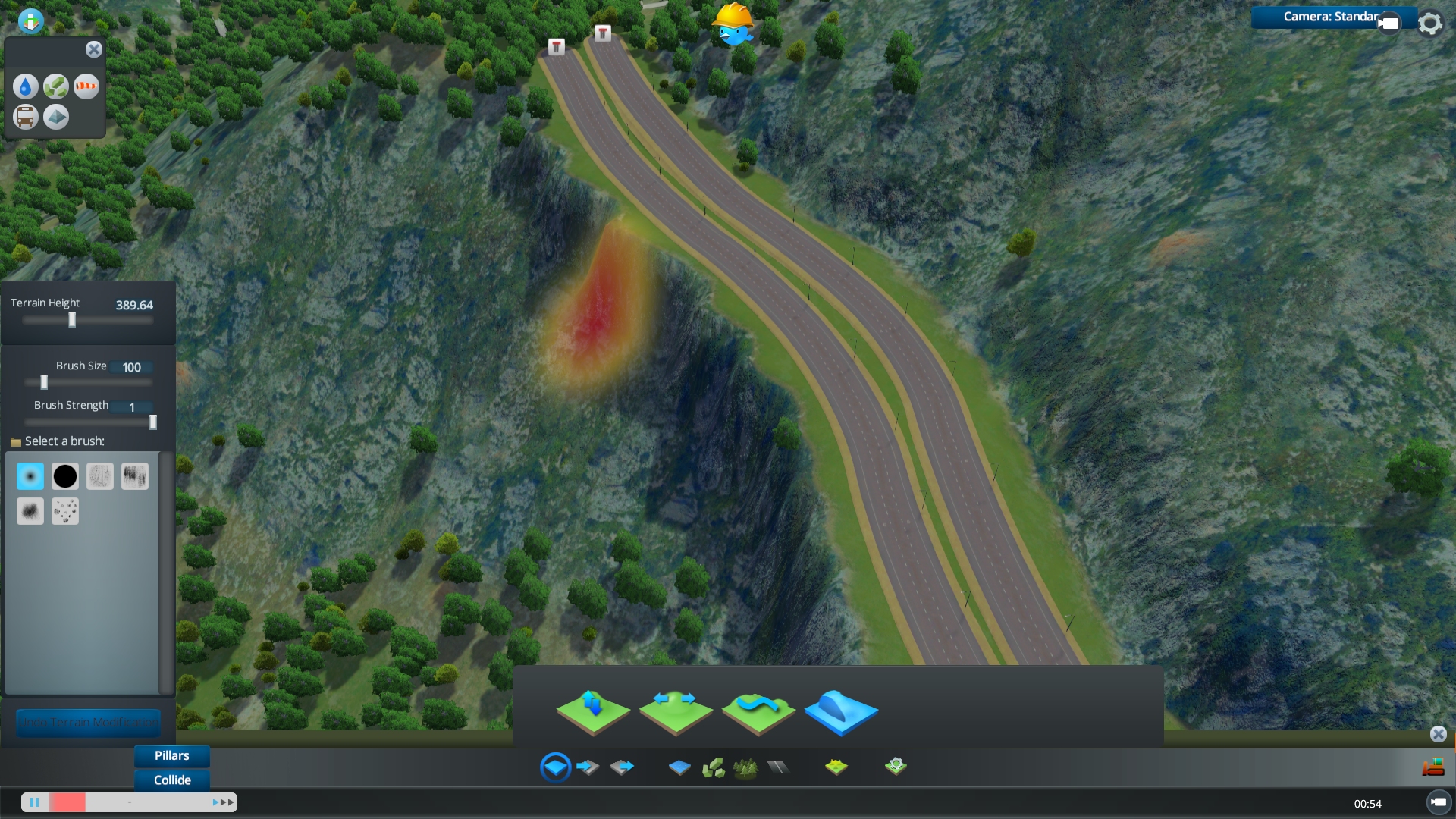
Task: Adjust the Brush Size slider
Action: pos(44,382)
